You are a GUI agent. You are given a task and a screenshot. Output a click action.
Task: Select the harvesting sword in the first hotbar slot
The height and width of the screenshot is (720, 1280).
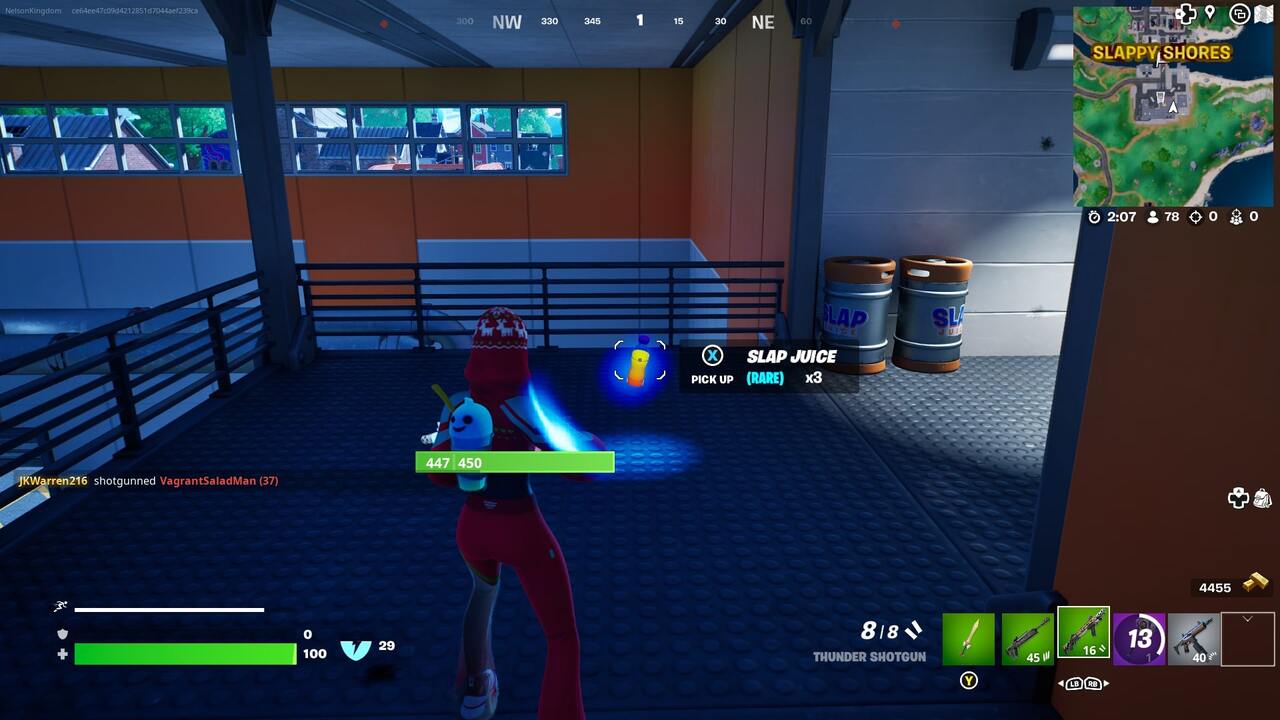point(969,638)
